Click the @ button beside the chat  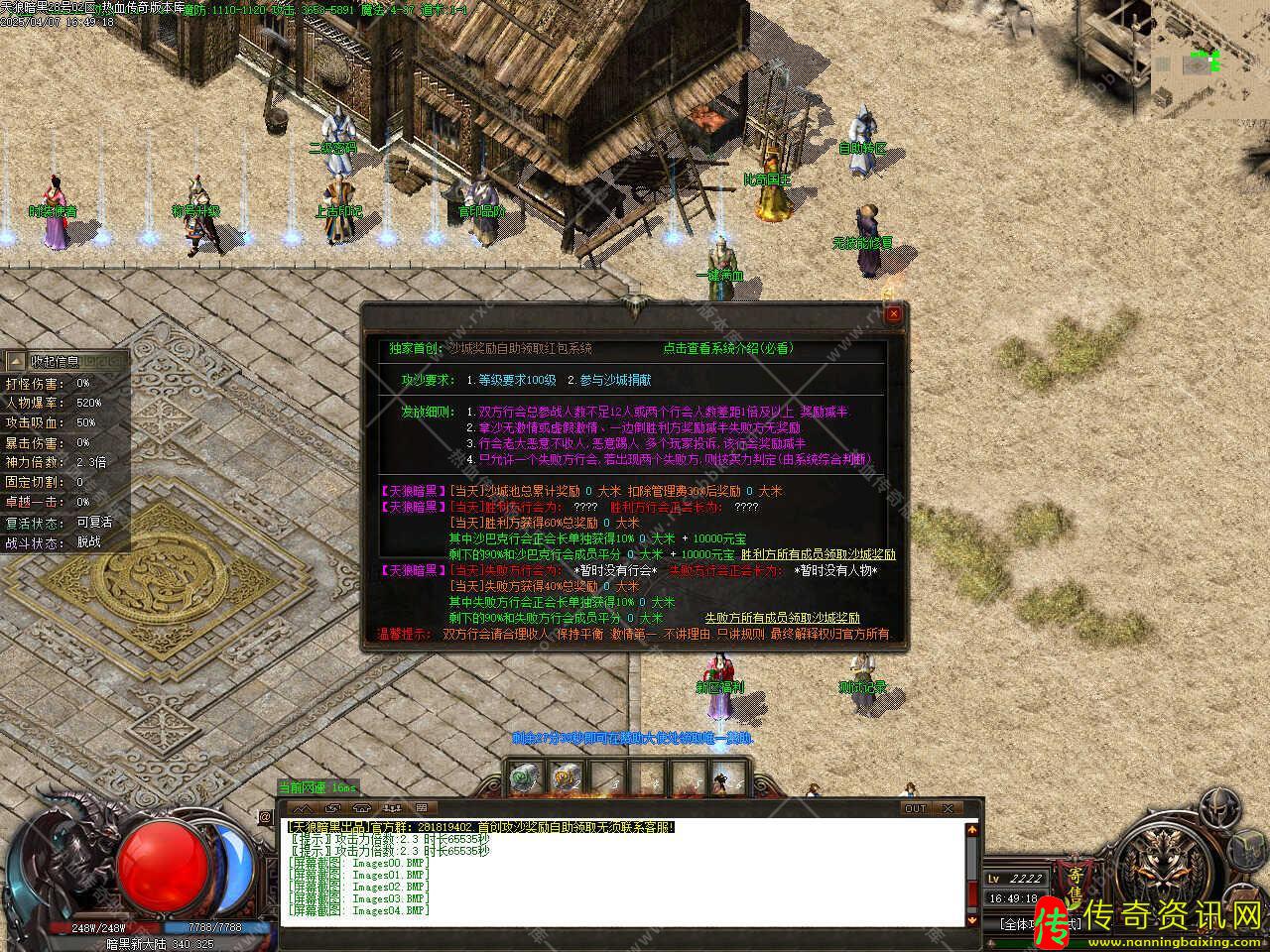266,817
